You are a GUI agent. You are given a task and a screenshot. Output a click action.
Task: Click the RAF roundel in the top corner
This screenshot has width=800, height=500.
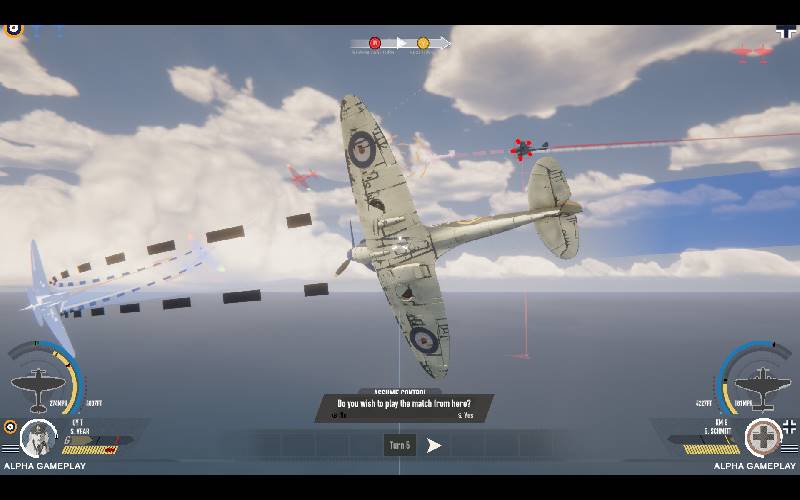13,28
